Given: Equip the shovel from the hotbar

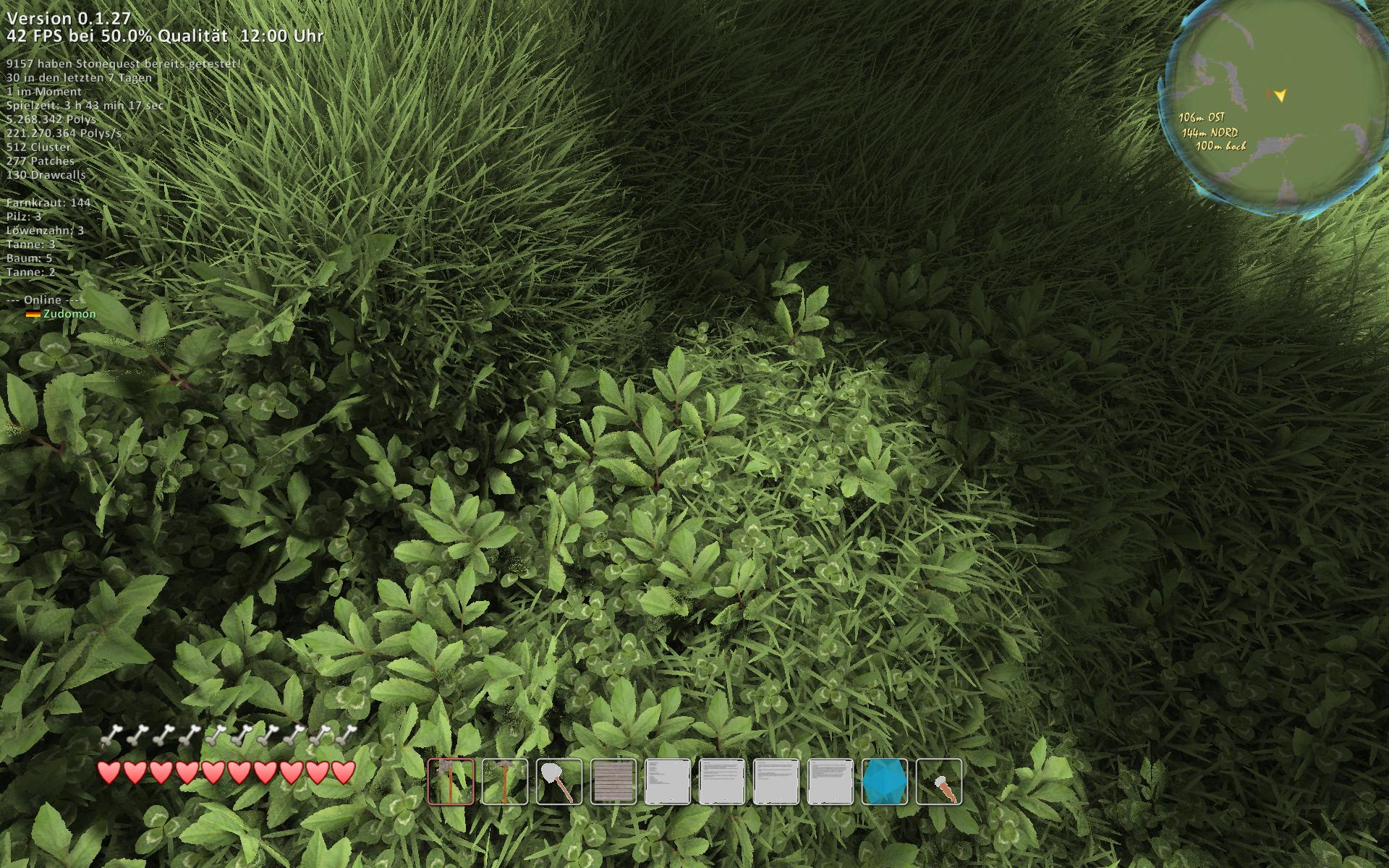Looking at the screenshot, I should coord(559,782).
